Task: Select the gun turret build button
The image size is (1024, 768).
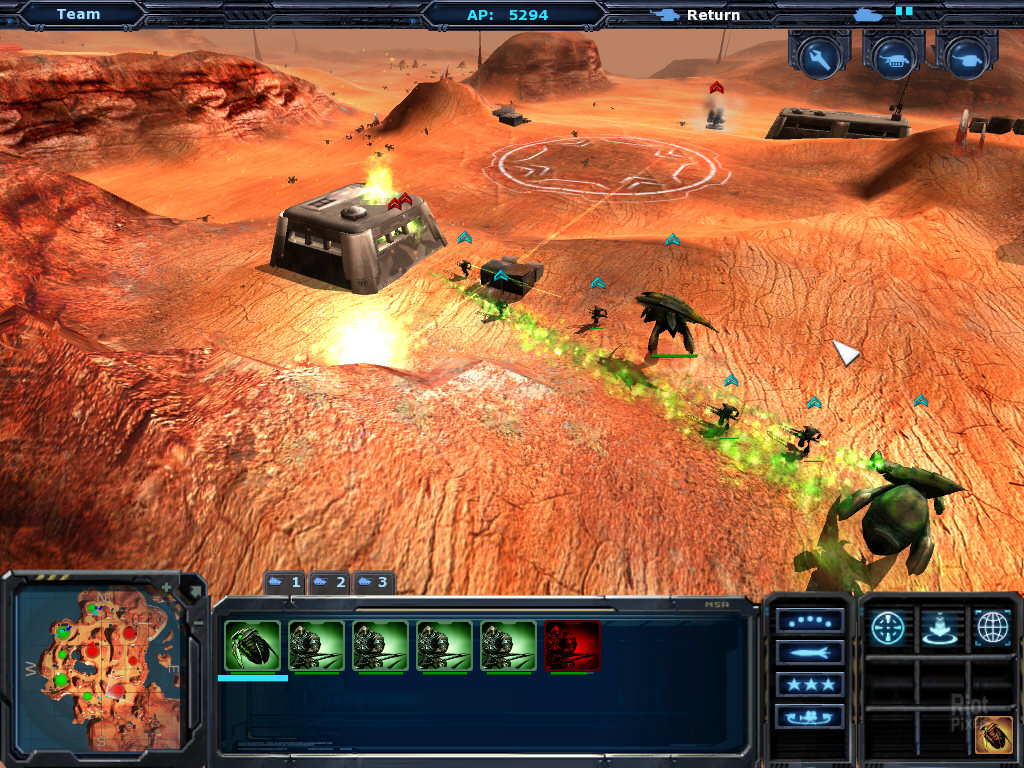Action: (966, 57)
